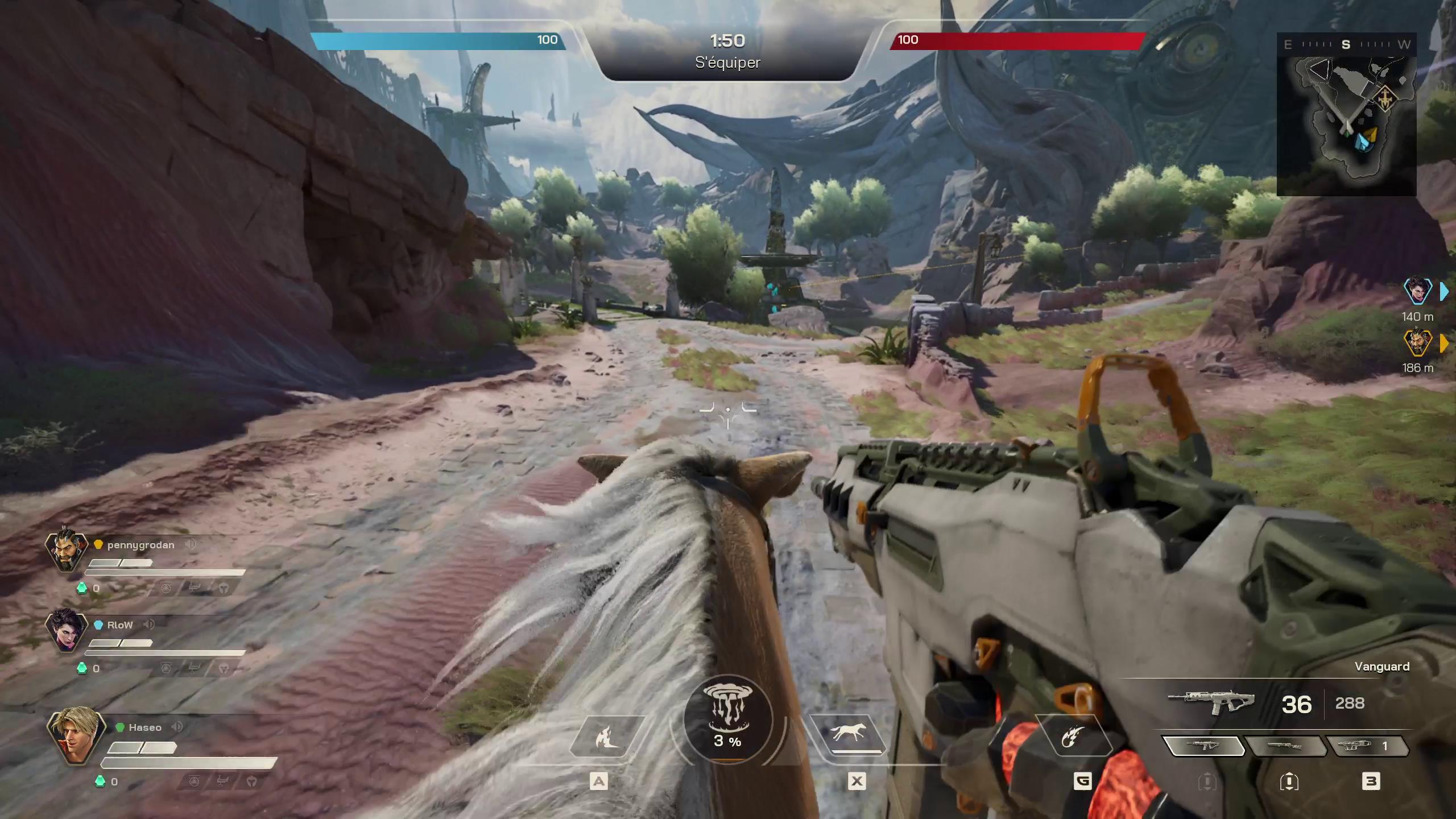
Task: Expand the blue teammate indicator at 140 m
Action: [1445, 292]
